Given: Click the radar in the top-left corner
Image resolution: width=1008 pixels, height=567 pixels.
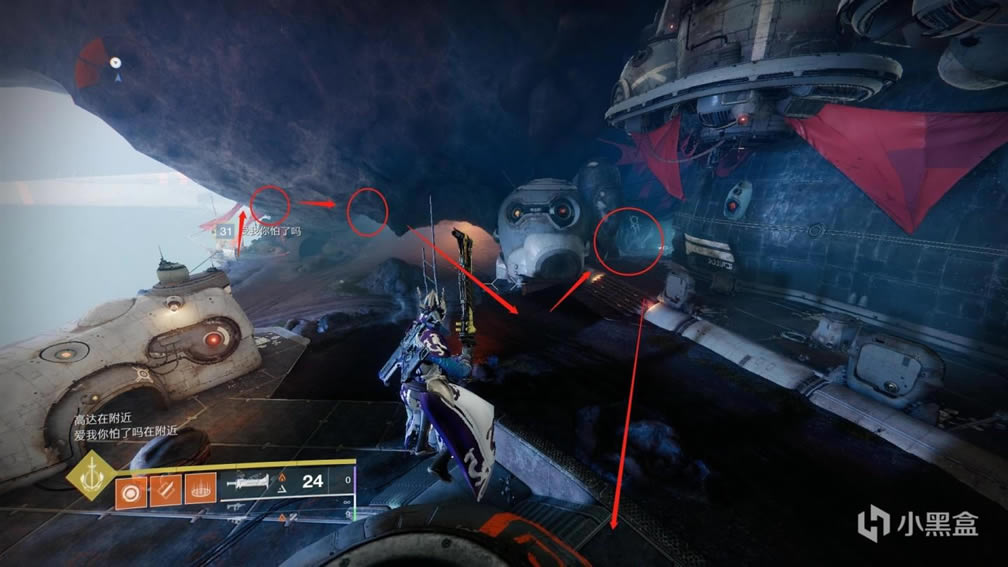Looking at the screenshot, I should [x=105, y=63].
